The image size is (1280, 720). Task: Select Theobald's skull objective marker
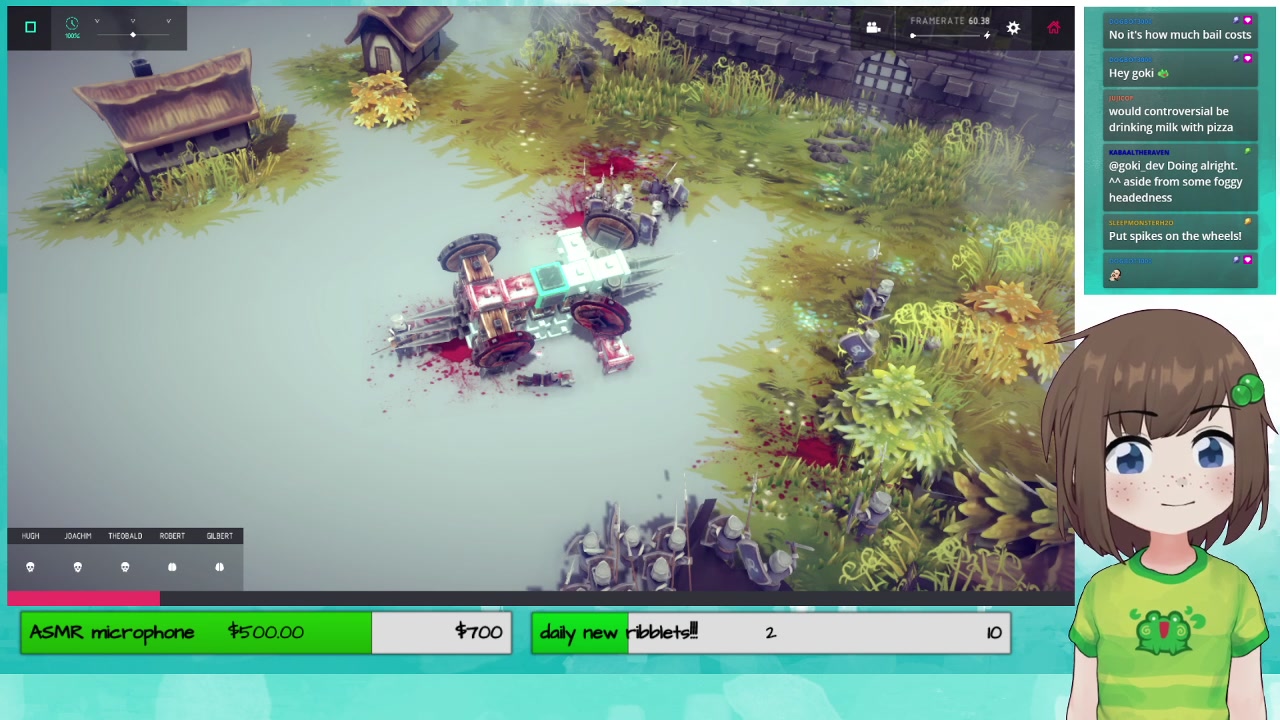click(x=125, y=567)
